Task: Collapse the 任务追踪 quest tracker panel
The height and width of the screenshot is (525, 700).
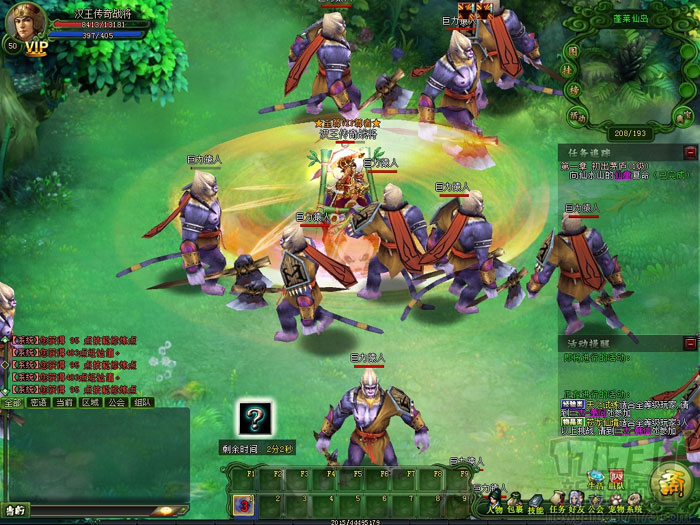Action: pos(690,152)
